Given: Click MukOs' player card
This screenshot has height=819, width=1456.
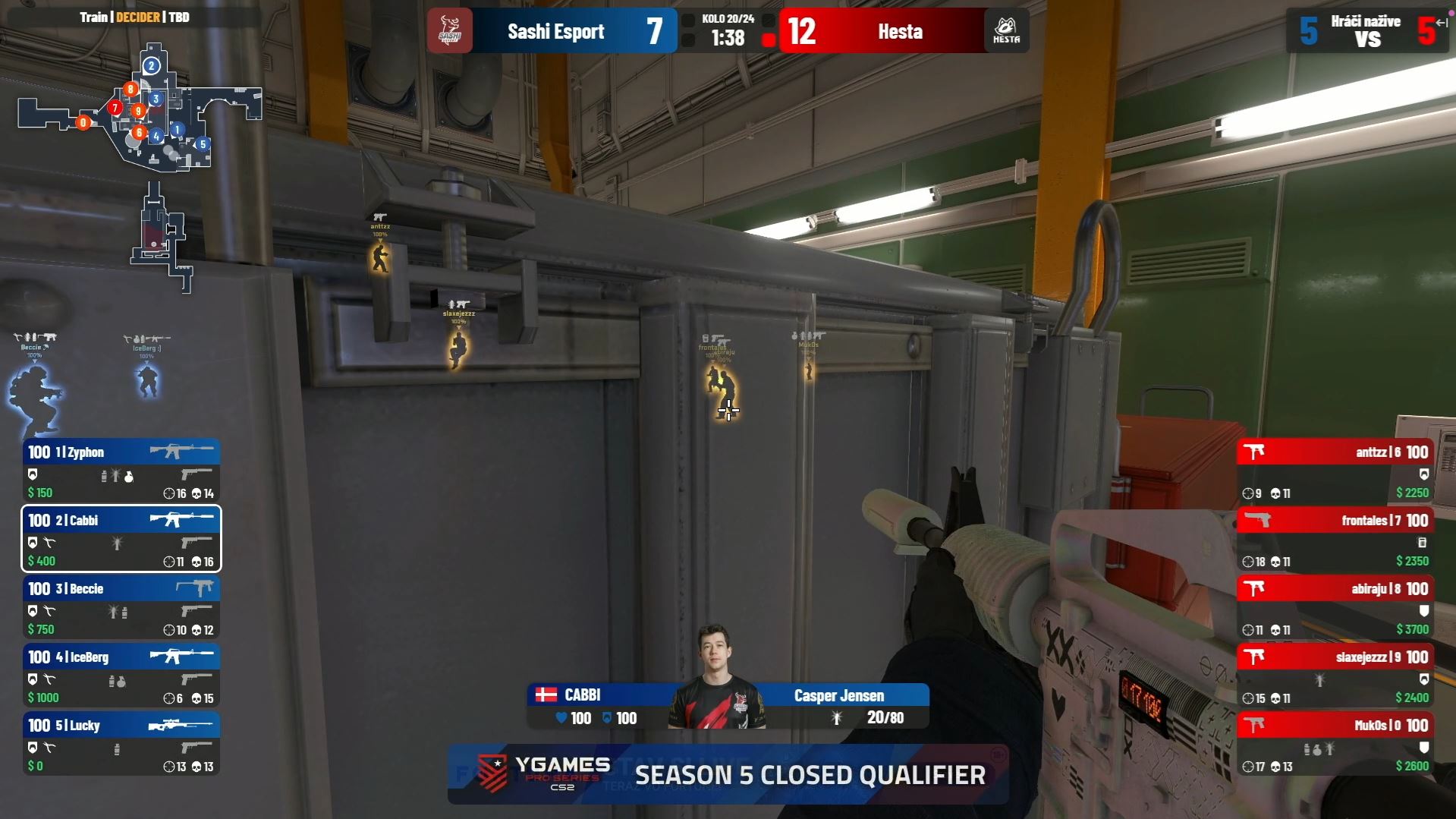Looking at the screenshot, I should point(1335,744).
